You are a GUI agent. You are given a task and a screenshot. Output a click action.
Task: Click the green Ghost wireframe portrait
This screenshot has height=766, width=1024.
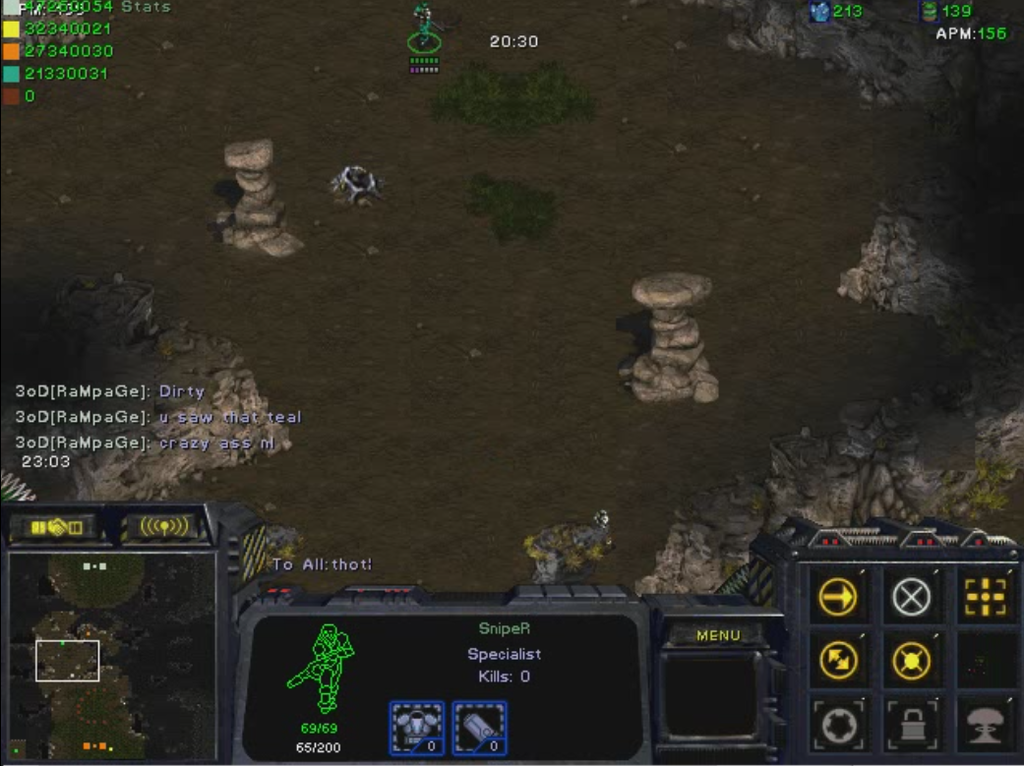coord(322,668)
